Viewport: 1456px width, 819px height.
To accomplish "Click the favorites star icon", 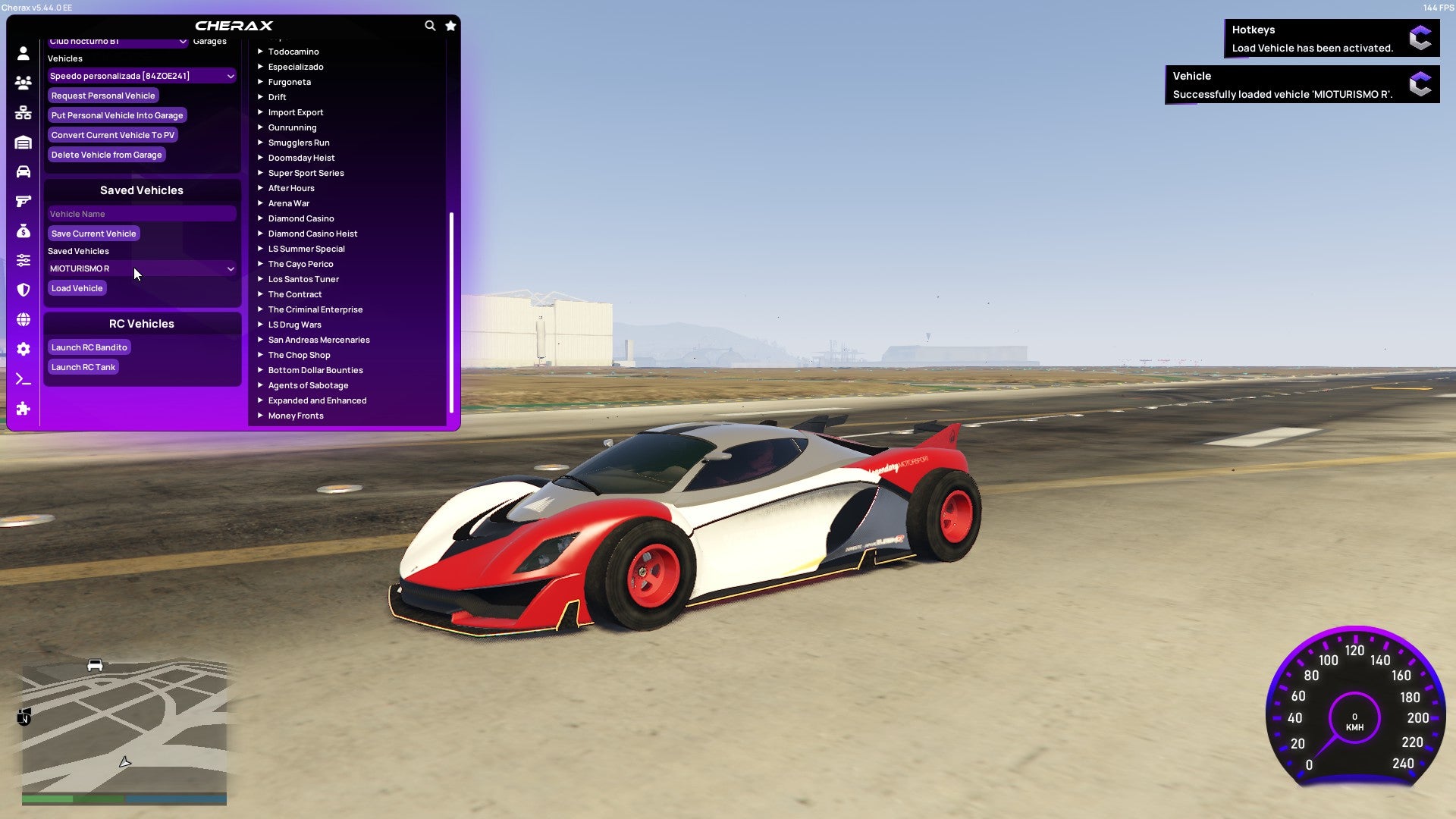I will point(450,25).
